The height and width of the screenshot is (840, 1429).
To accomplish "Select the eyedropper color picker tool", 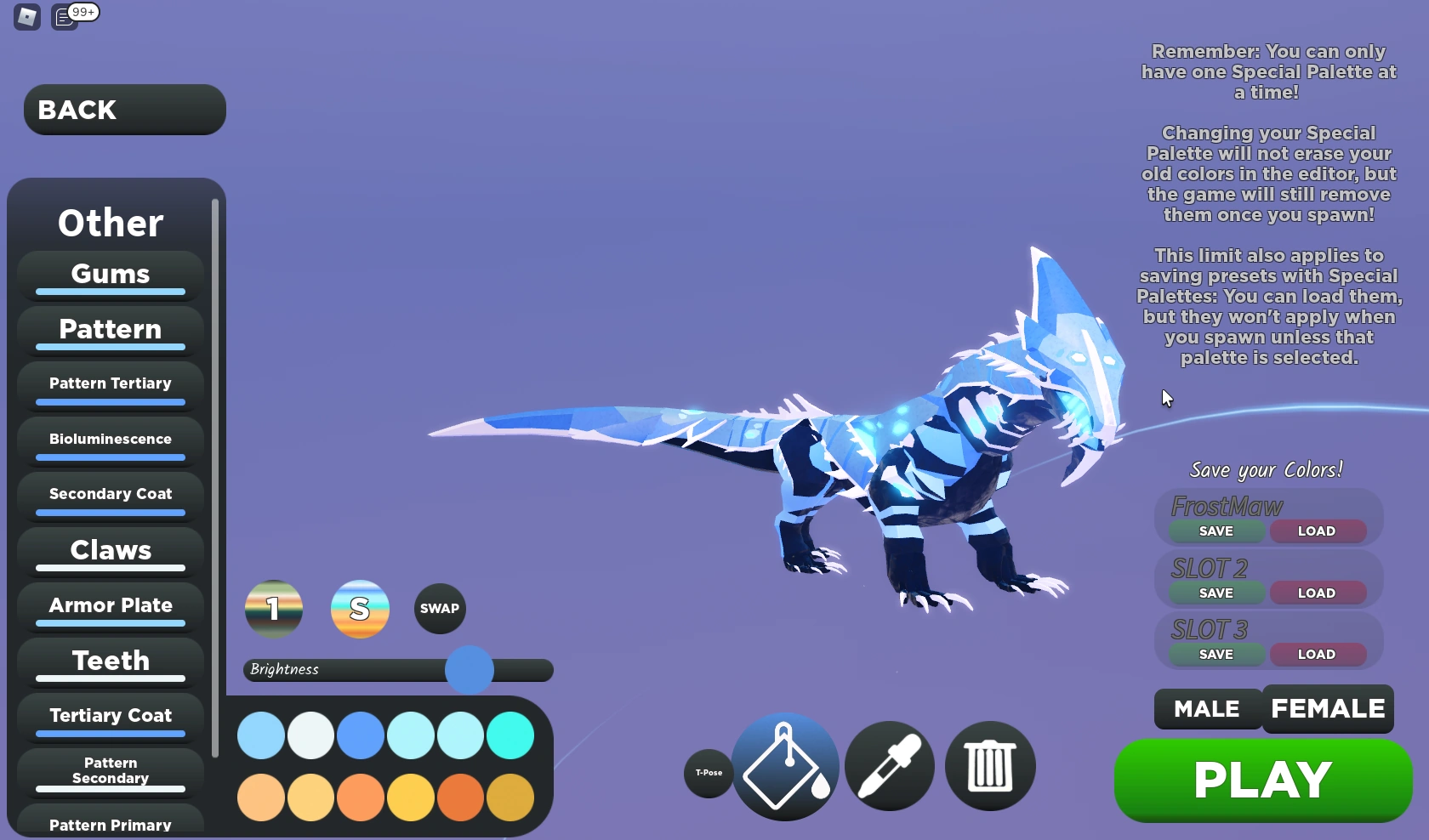I will click(x=889, y=765).
